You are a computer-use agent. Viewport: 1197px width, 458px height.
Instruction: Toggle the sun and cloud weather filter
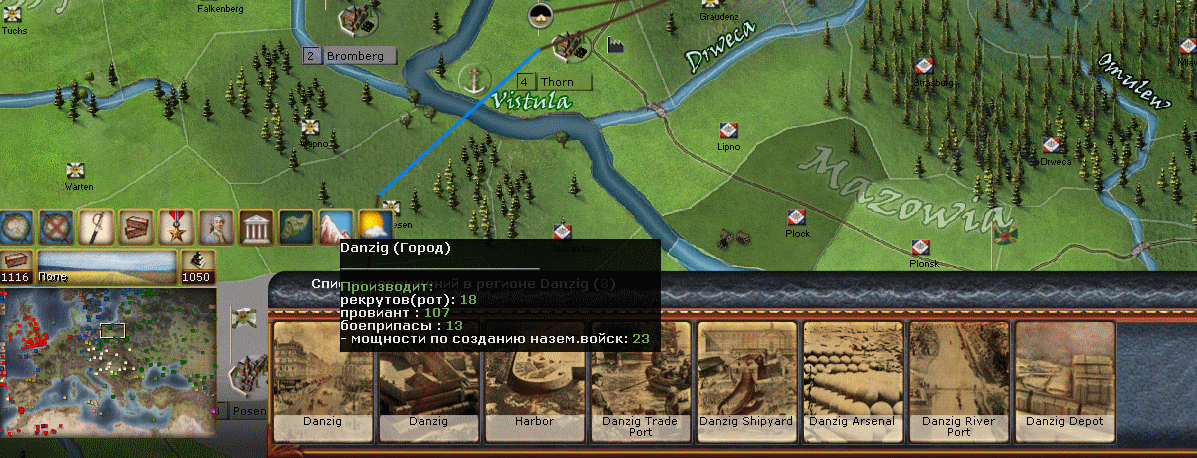tap(375, 226)
